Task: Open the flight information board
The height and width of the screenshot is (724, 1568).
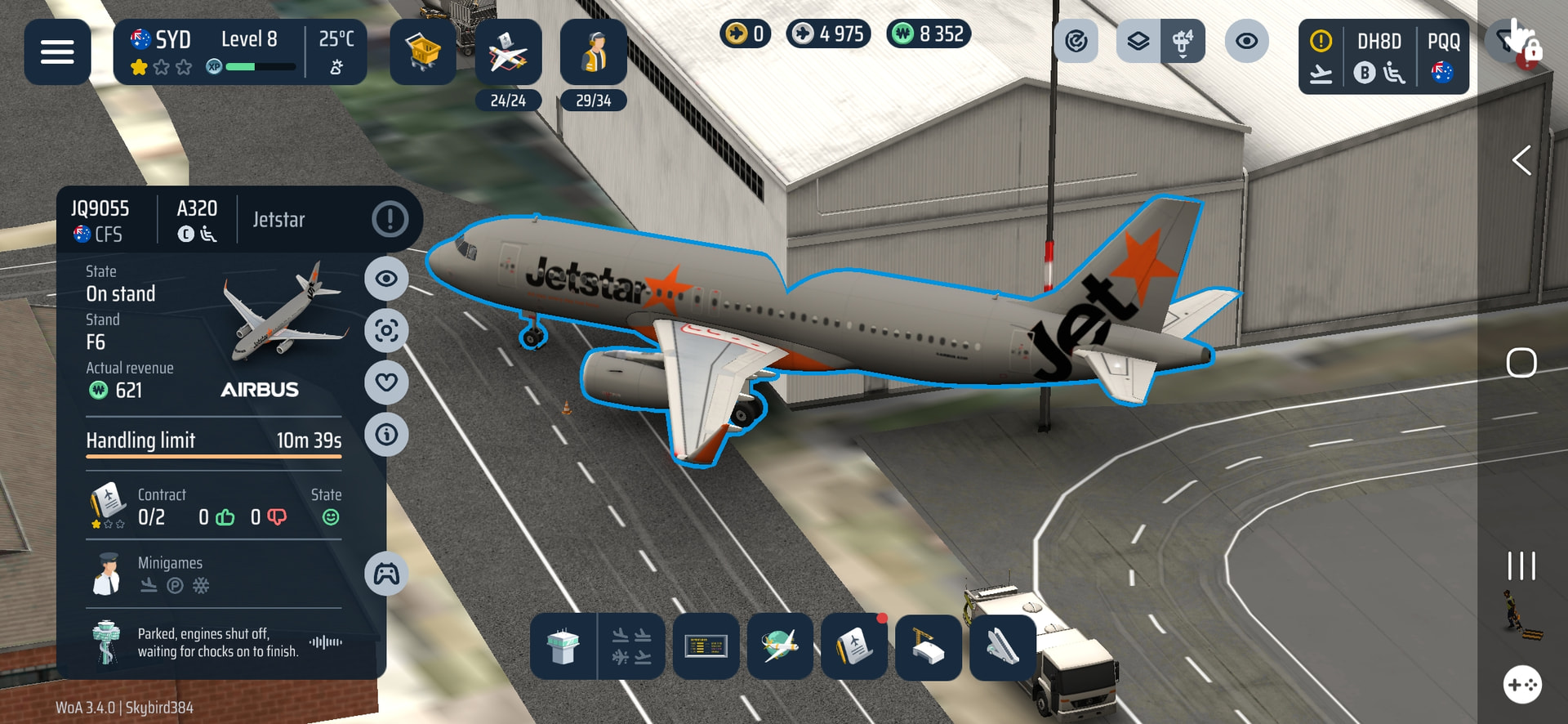Action: point(706,646)
